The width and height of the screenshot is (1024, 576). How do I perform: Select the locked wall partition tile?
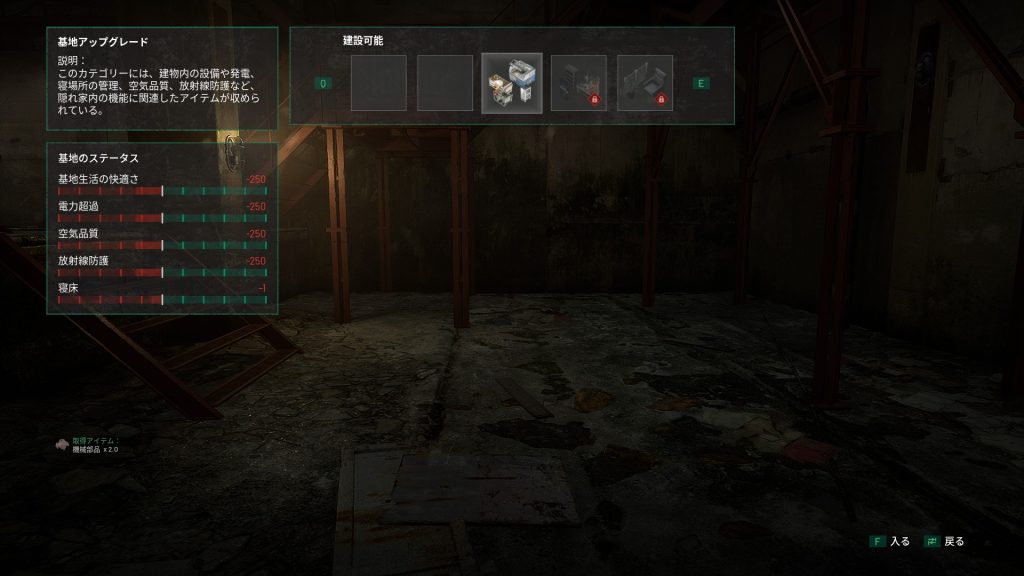(645, 83)
